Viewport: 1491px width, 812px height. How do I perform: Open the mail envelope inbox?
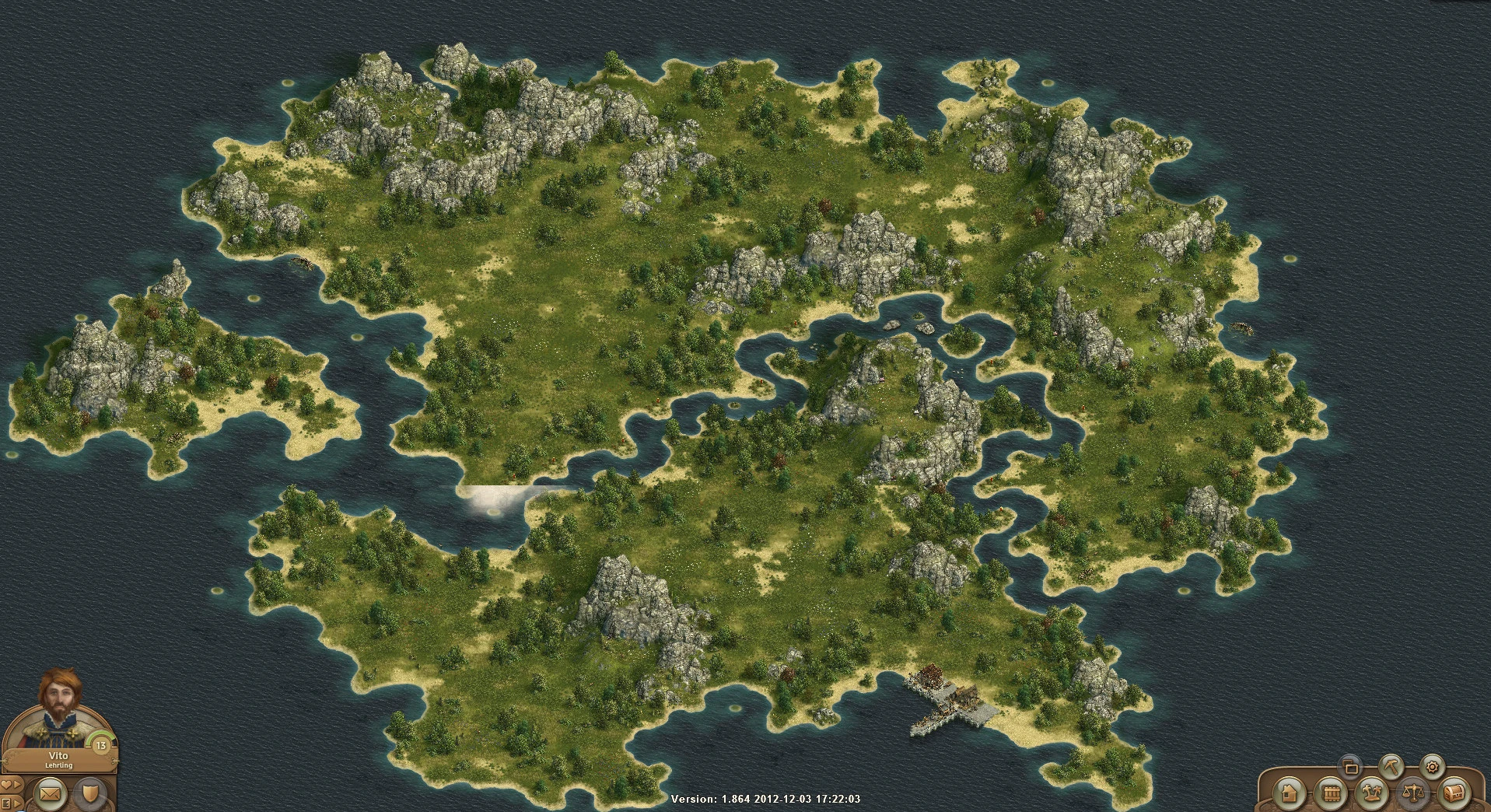[x=50, y=794]
